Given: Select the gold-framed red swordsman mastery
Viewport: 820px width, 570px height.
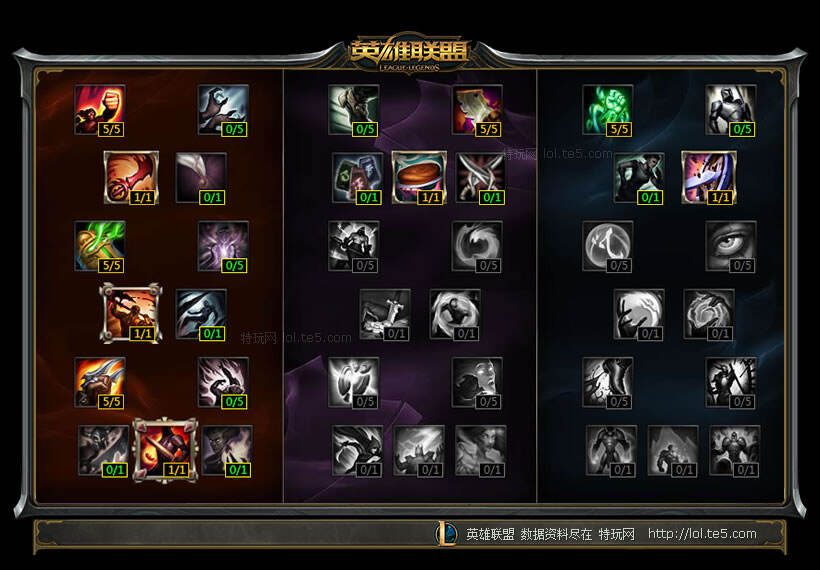Looking at the screenshot, I should [x=160, y=449].
